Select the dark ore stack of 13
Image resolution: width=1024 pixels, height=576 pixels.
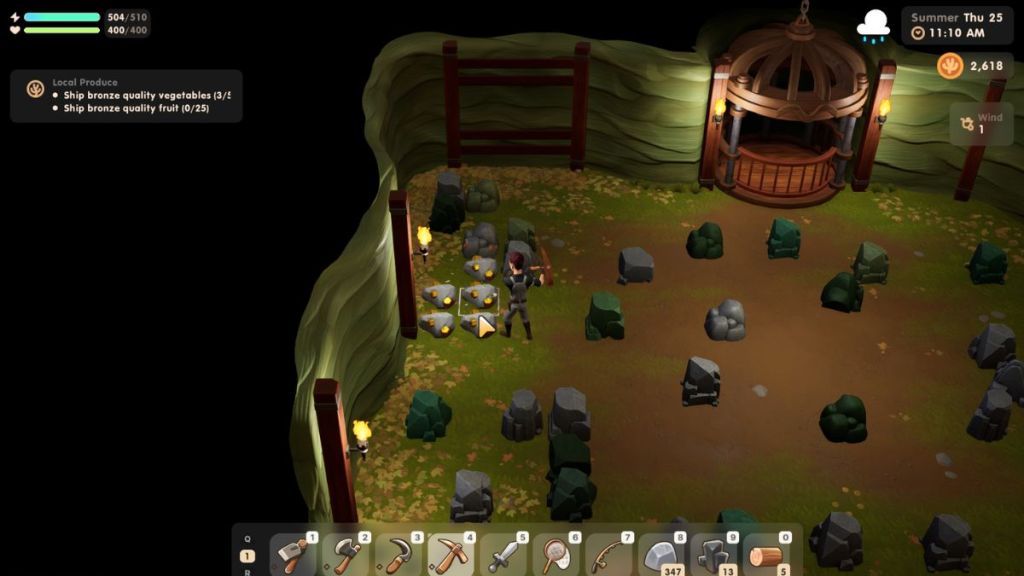pyautogui.click(x=714, y=554)
